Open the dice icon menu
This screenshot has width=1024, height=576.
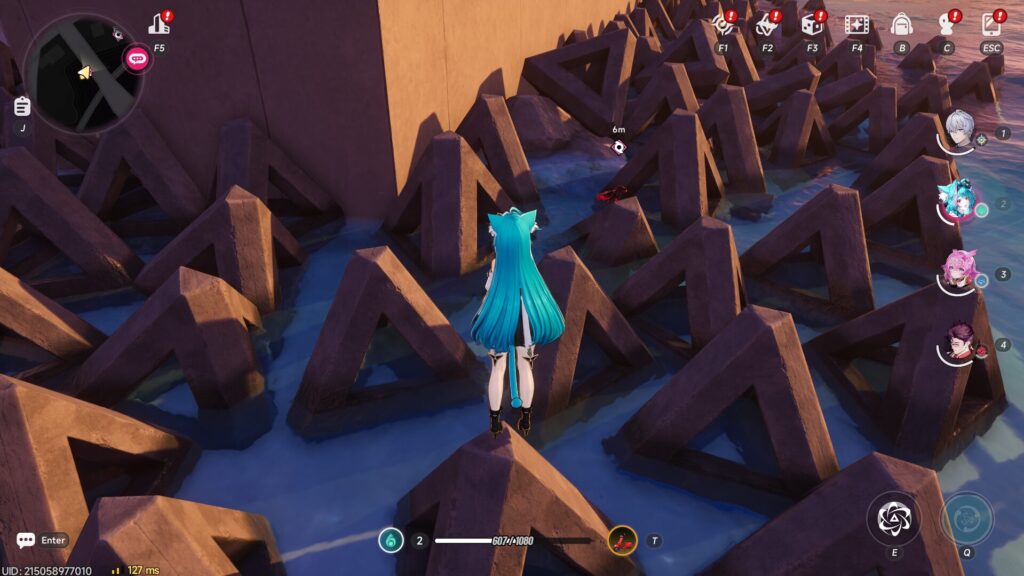point(812,24)
